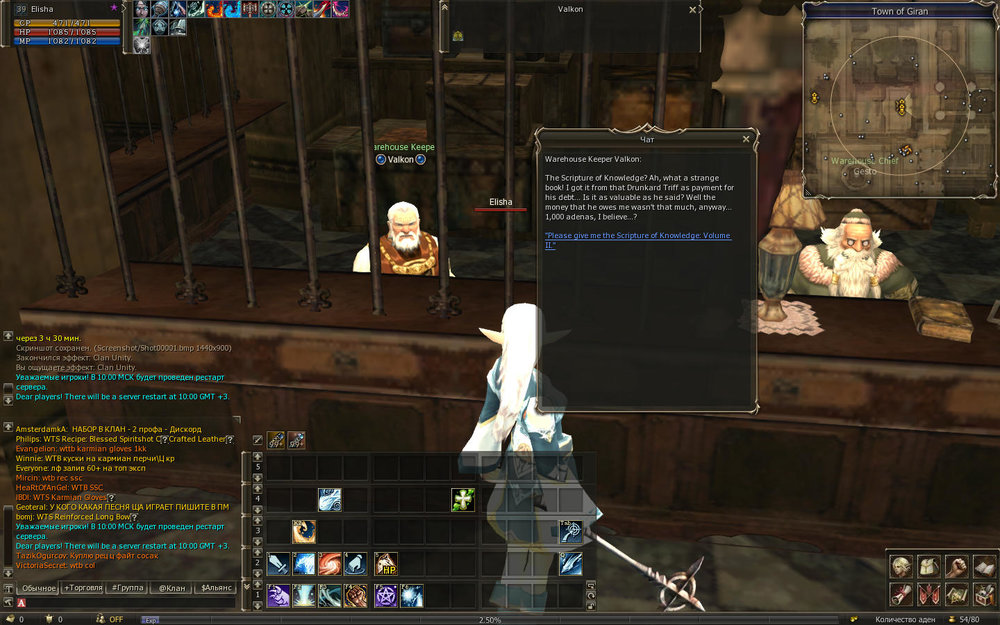Switch to the +Торговля chat tab
1000x625 pixels.
point(88,588)
